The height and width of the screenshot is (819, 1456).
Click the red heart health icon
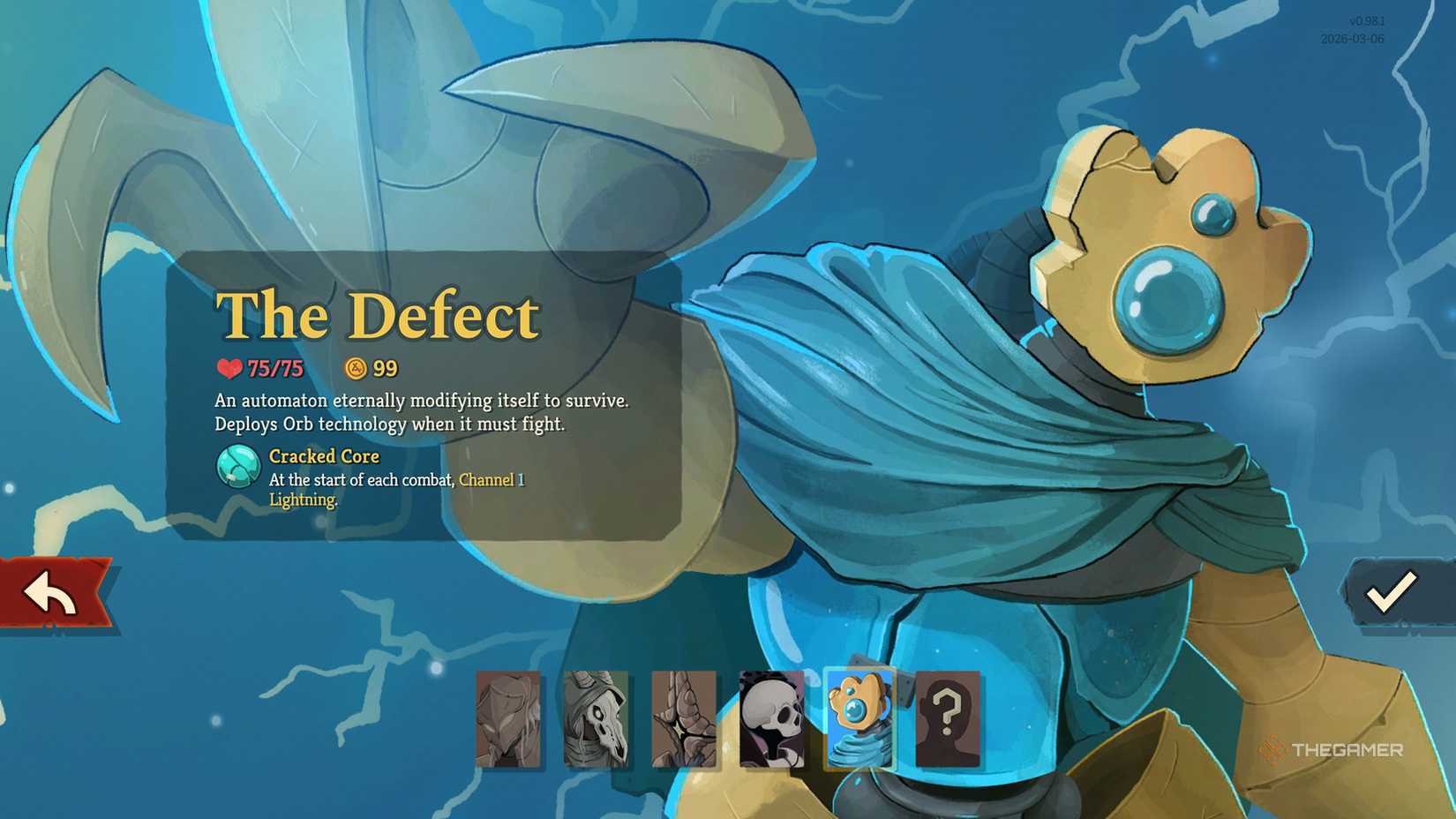(229, 368)
